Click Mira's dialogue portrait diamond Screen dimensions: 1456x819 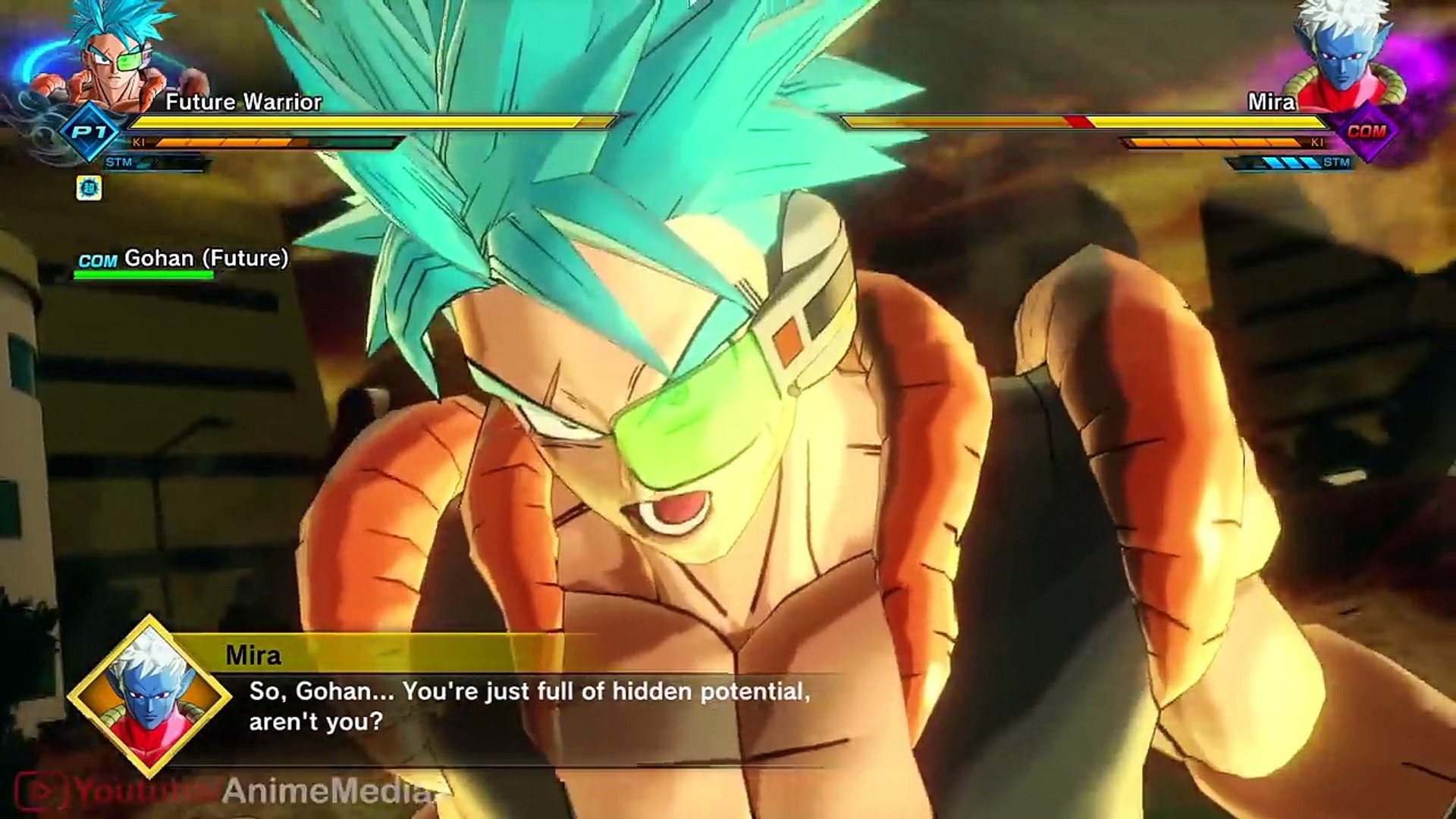pyautogui.click(x=149, y=696)
